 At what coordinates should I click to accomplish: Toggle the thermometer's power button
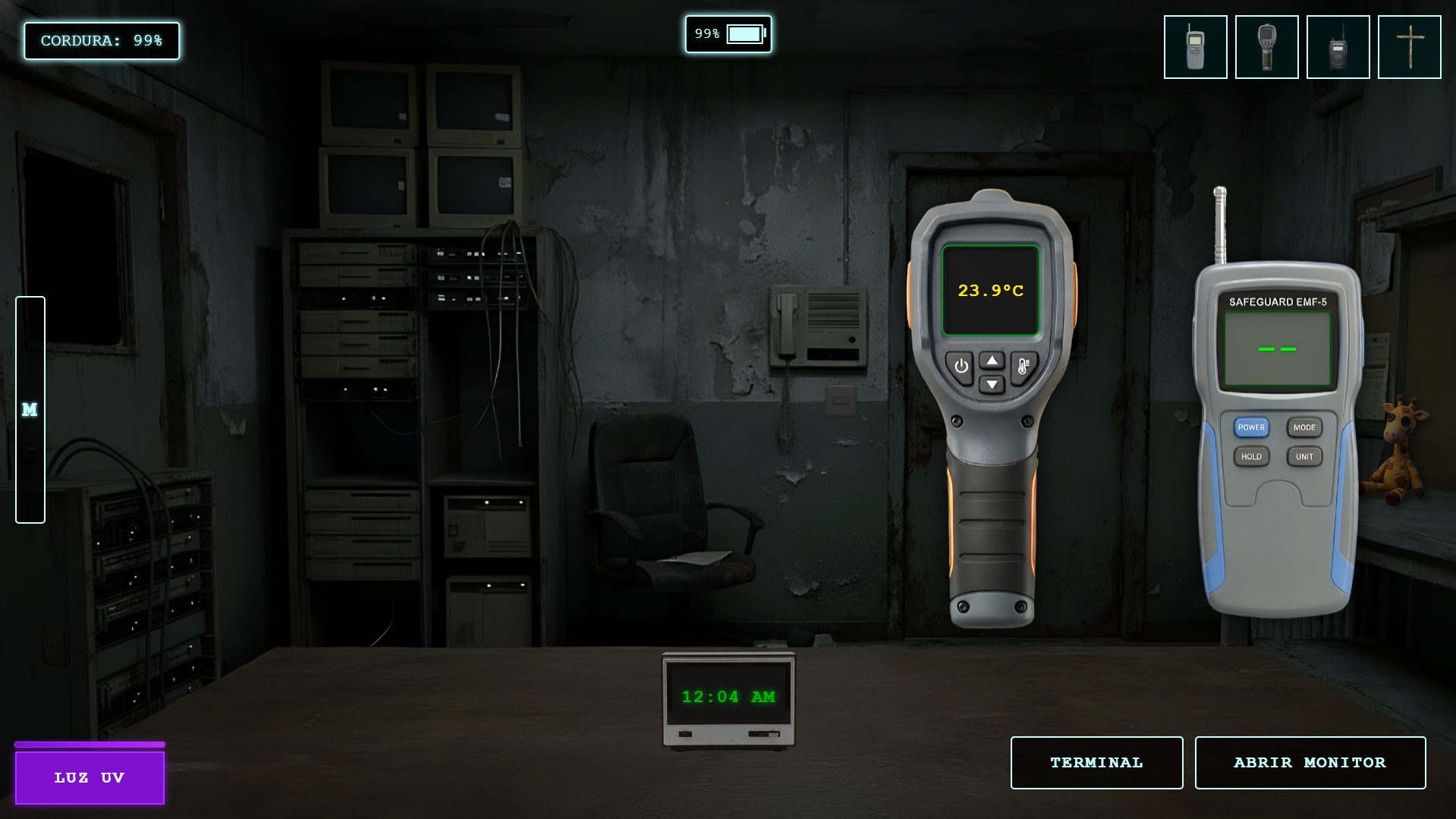click(961, 367)
